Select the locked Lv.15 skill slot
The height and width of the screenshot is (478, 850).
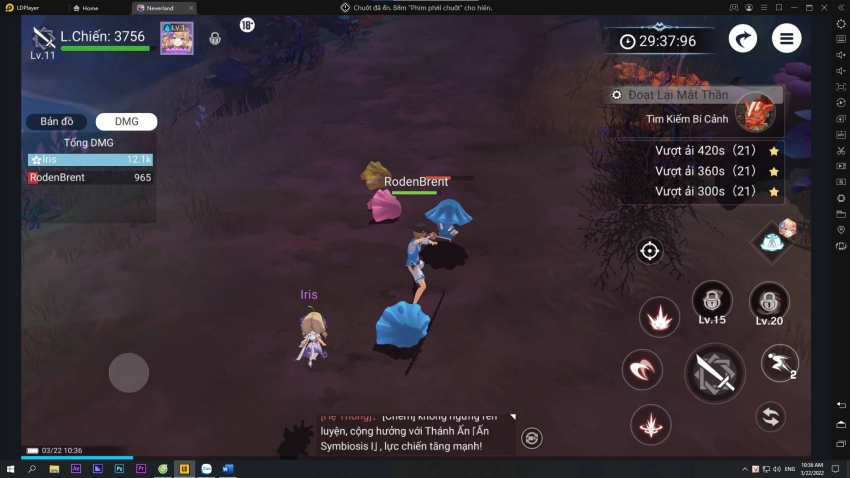pyautogui.click(x=712, y=301)
